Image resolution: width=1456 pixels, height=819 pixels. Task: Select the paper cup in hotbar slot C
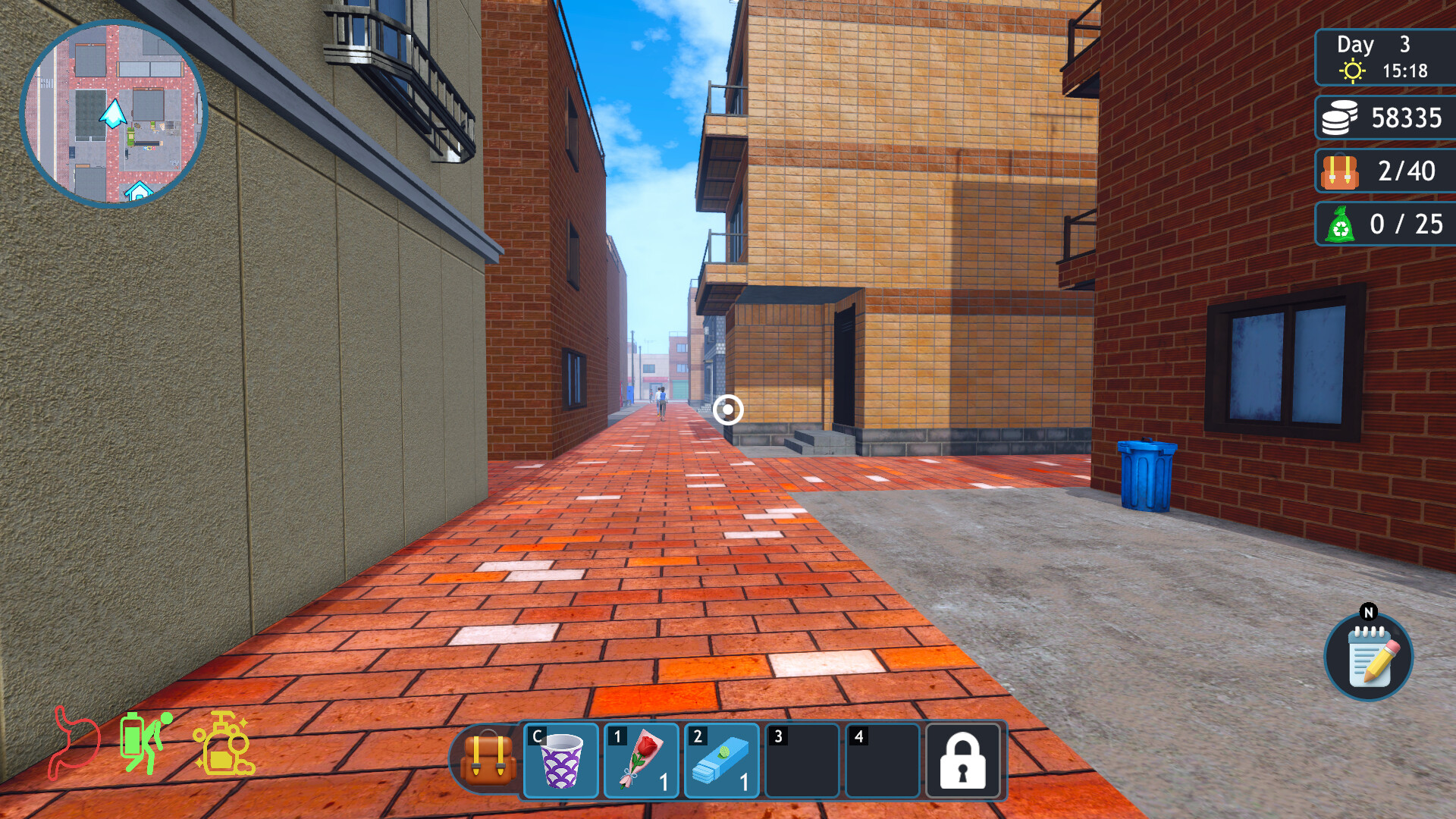coord(561,762)
